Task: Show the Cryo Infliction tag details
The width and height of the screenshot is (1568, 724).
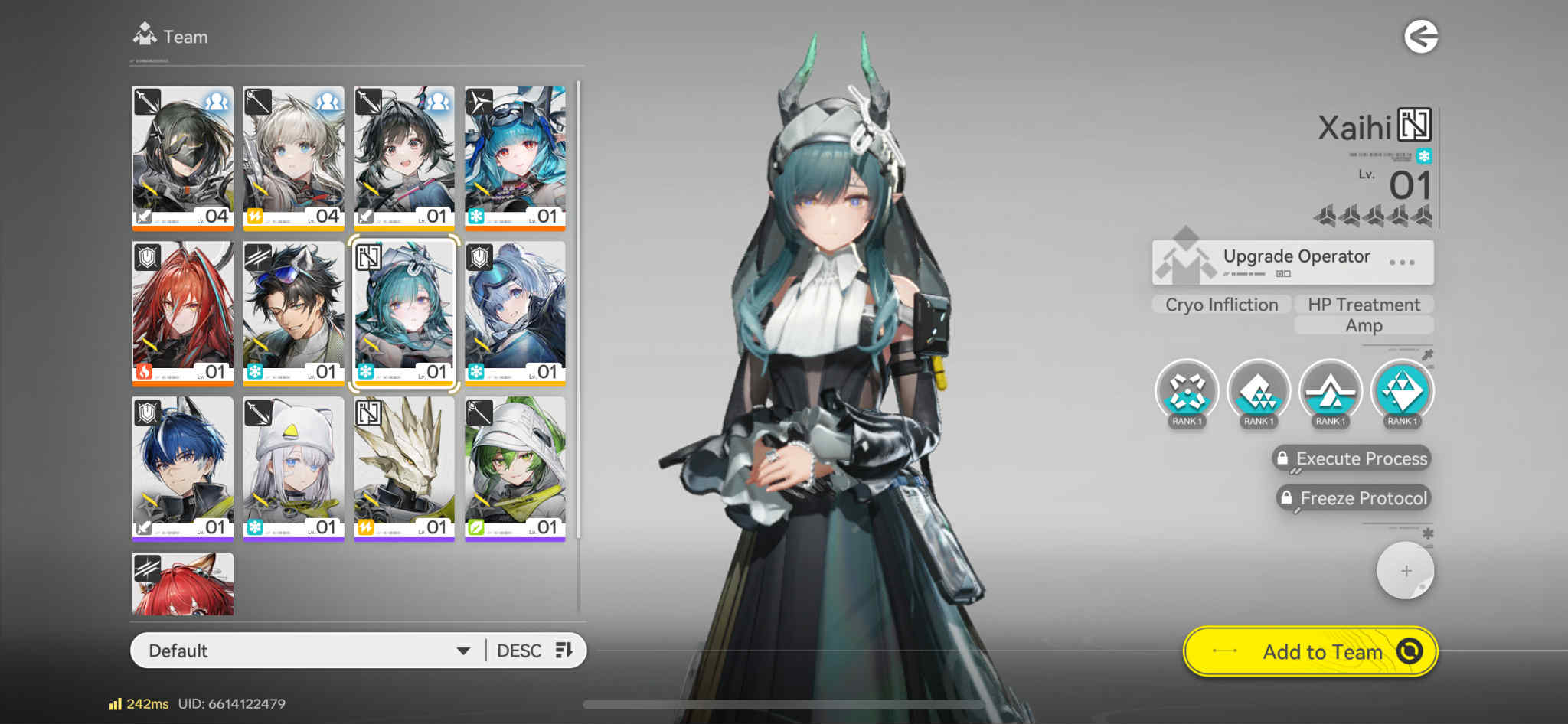Action: pos(1221,305)
